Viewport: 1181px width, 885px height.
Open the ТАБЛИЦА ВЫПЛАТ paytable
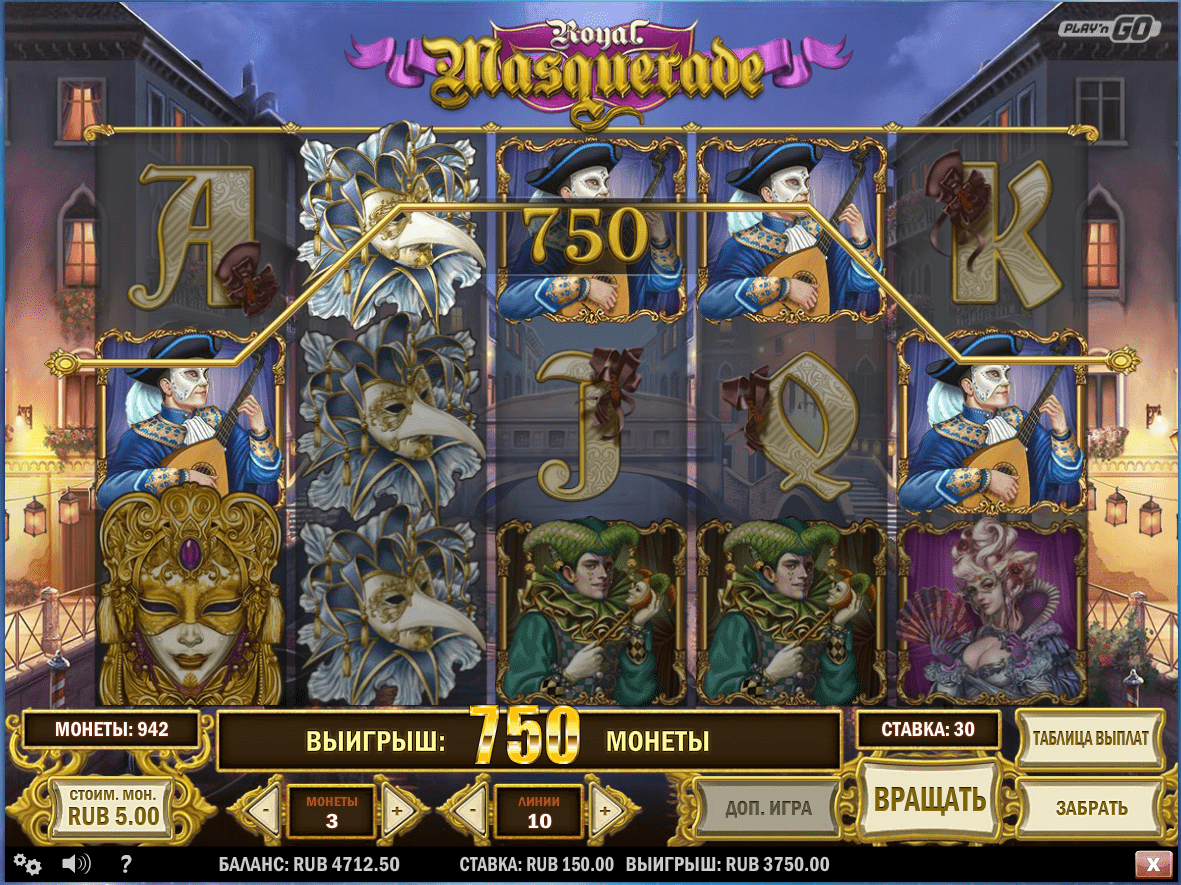(1089, 738)
